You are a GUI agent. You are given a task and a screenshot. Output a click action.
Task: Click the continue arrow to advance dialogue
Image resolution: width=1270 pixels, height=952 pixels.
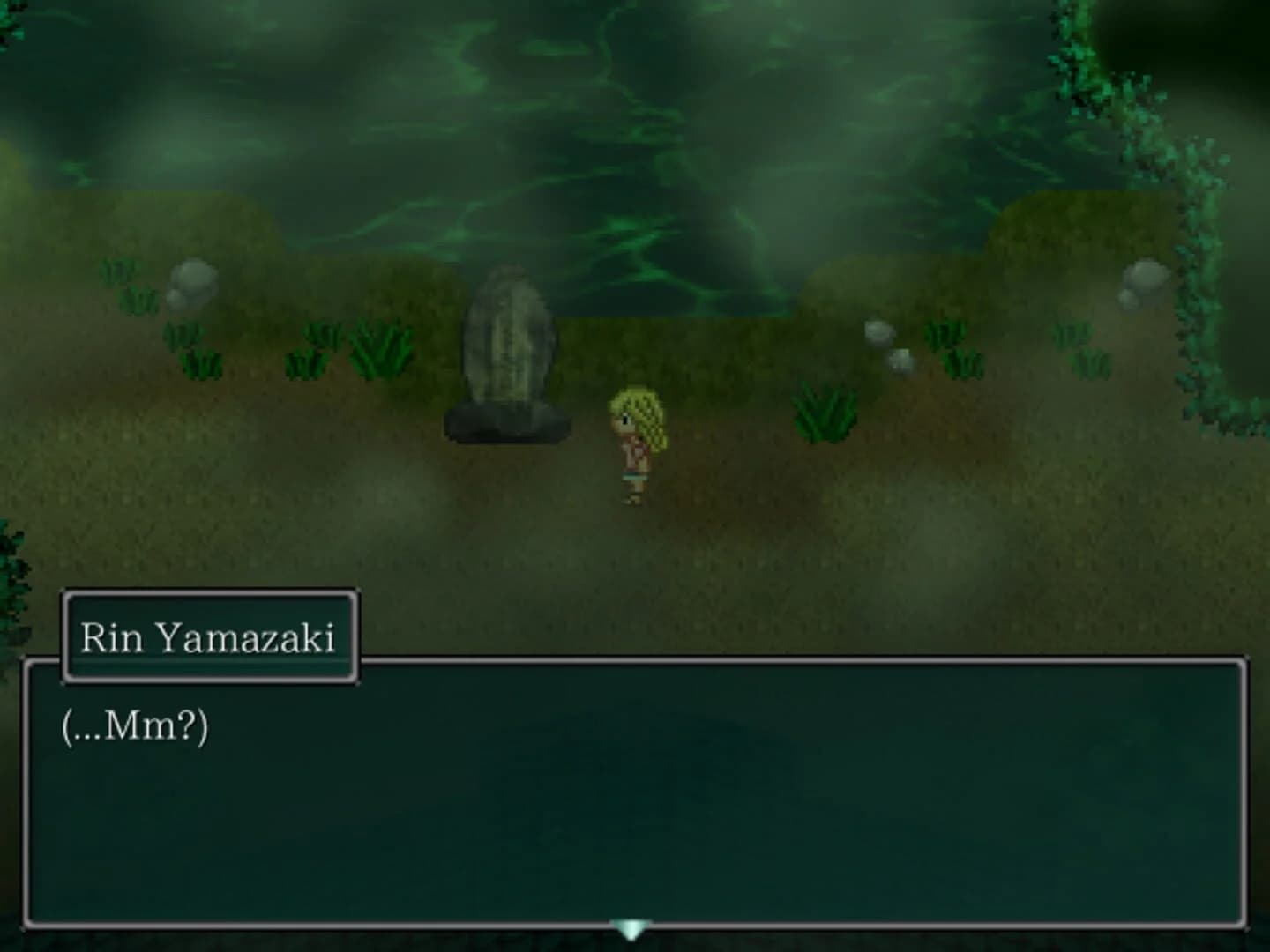631,926
